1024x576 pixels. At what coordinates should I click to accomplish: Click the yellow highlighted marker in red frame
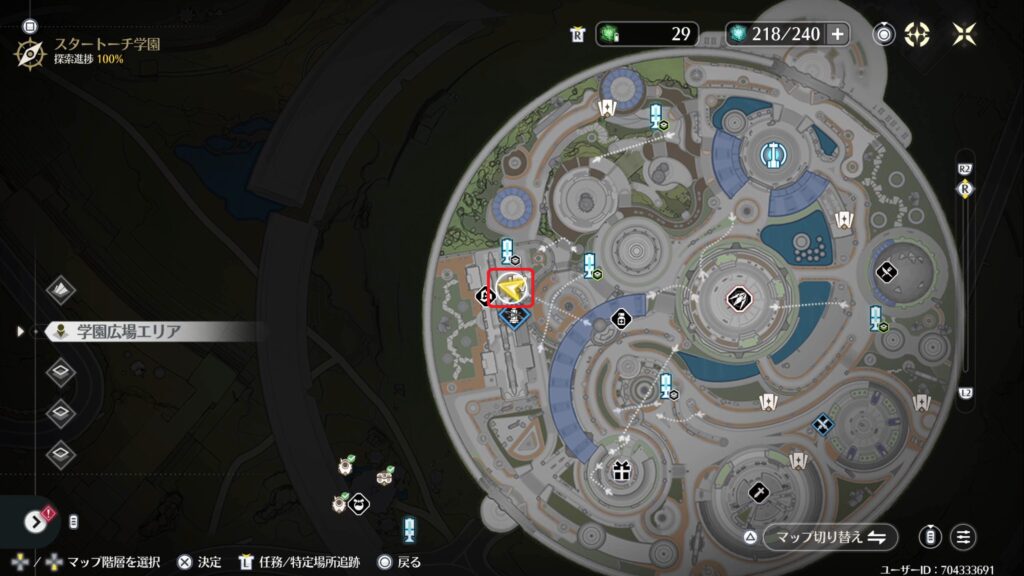[512, 286]
